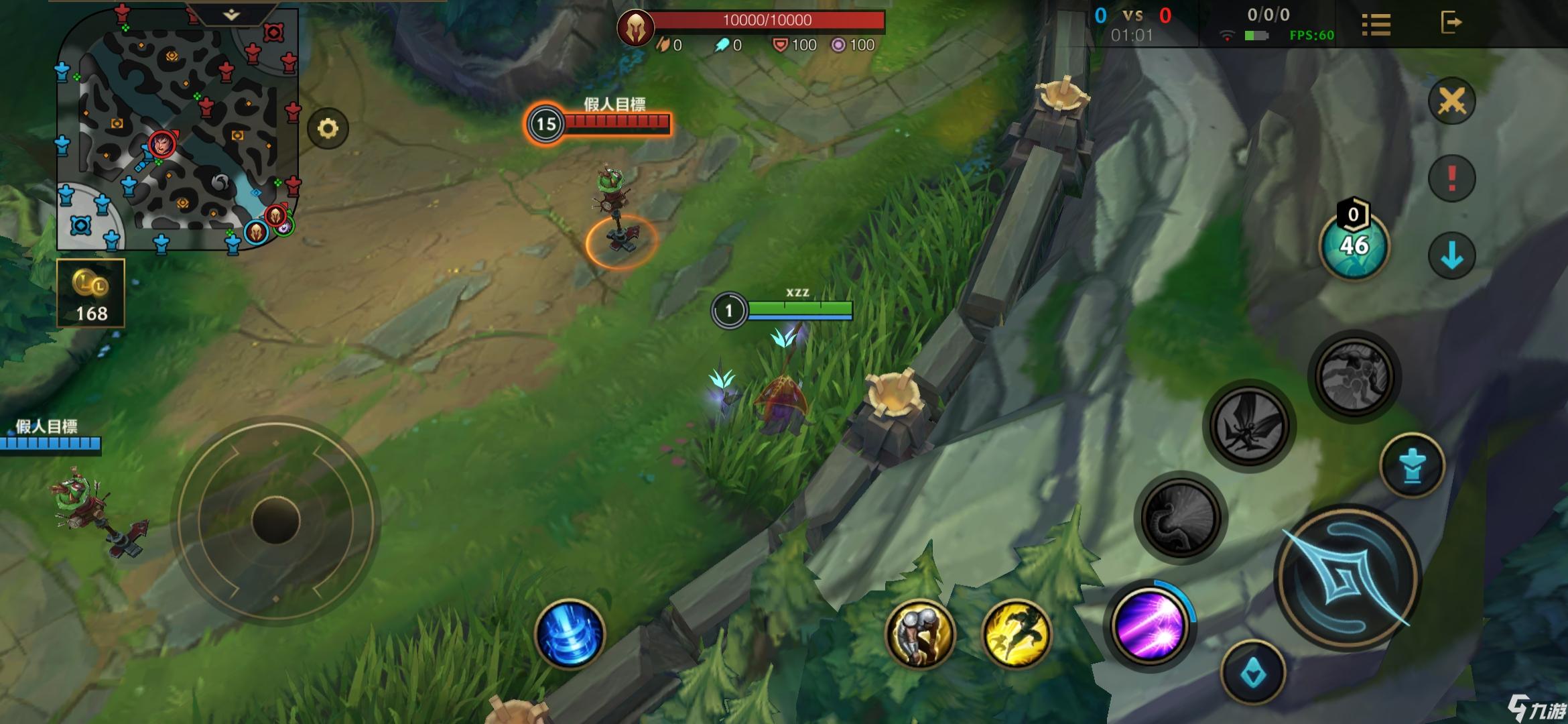Screen dimensions: 1568x724
Task: Tap the virtual movement joystick
Action: (x=275, y=521)
